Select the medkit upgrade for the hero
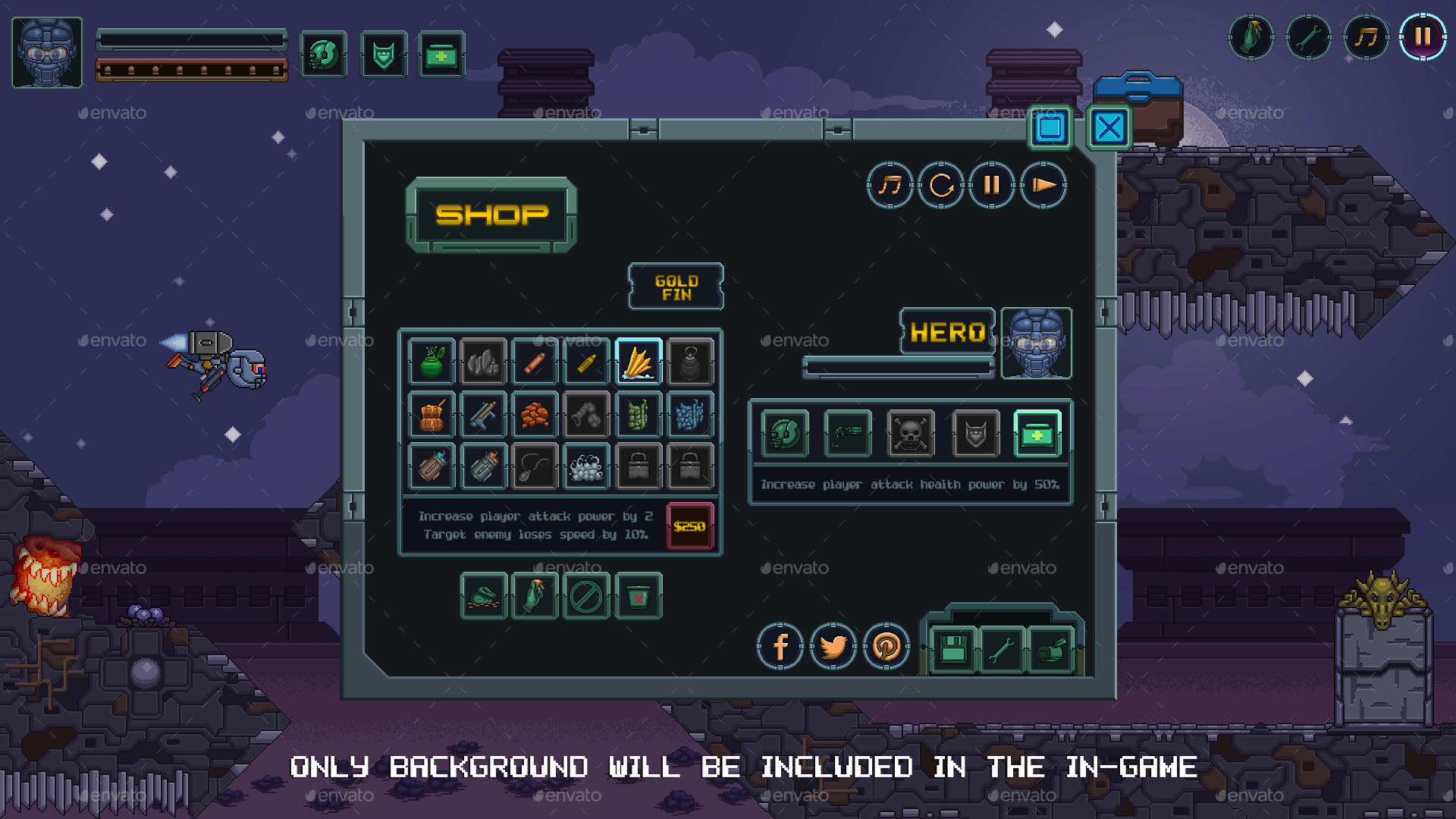 click(1037, 434)
